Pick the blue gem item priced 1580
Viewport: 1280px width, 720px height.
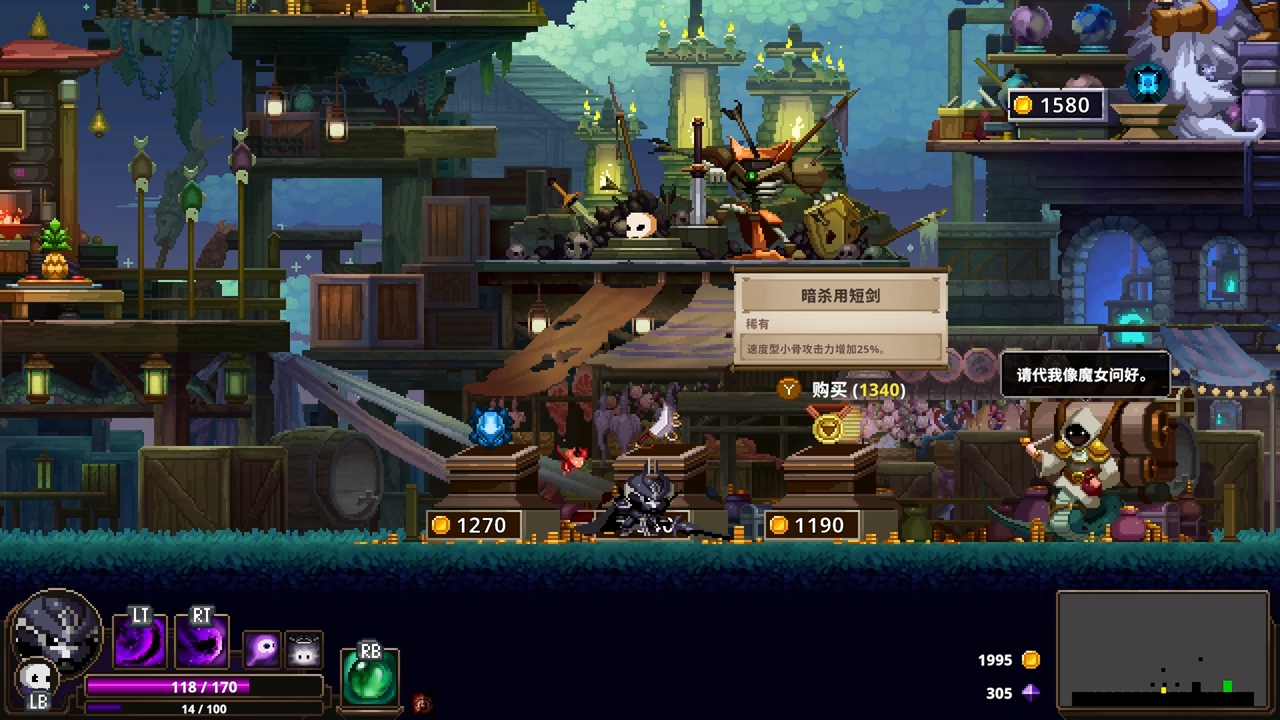(x=1148, y=82)
